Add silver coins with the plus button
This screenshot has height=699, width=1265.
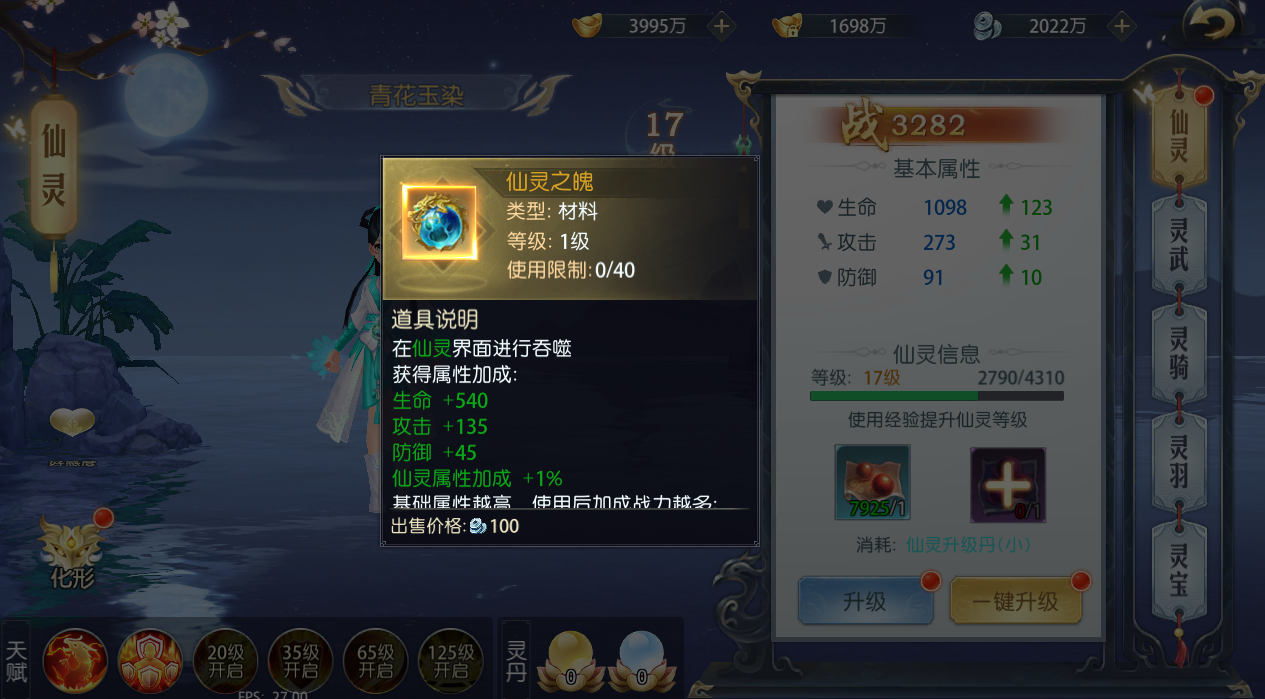click(x=1122, y=26)
